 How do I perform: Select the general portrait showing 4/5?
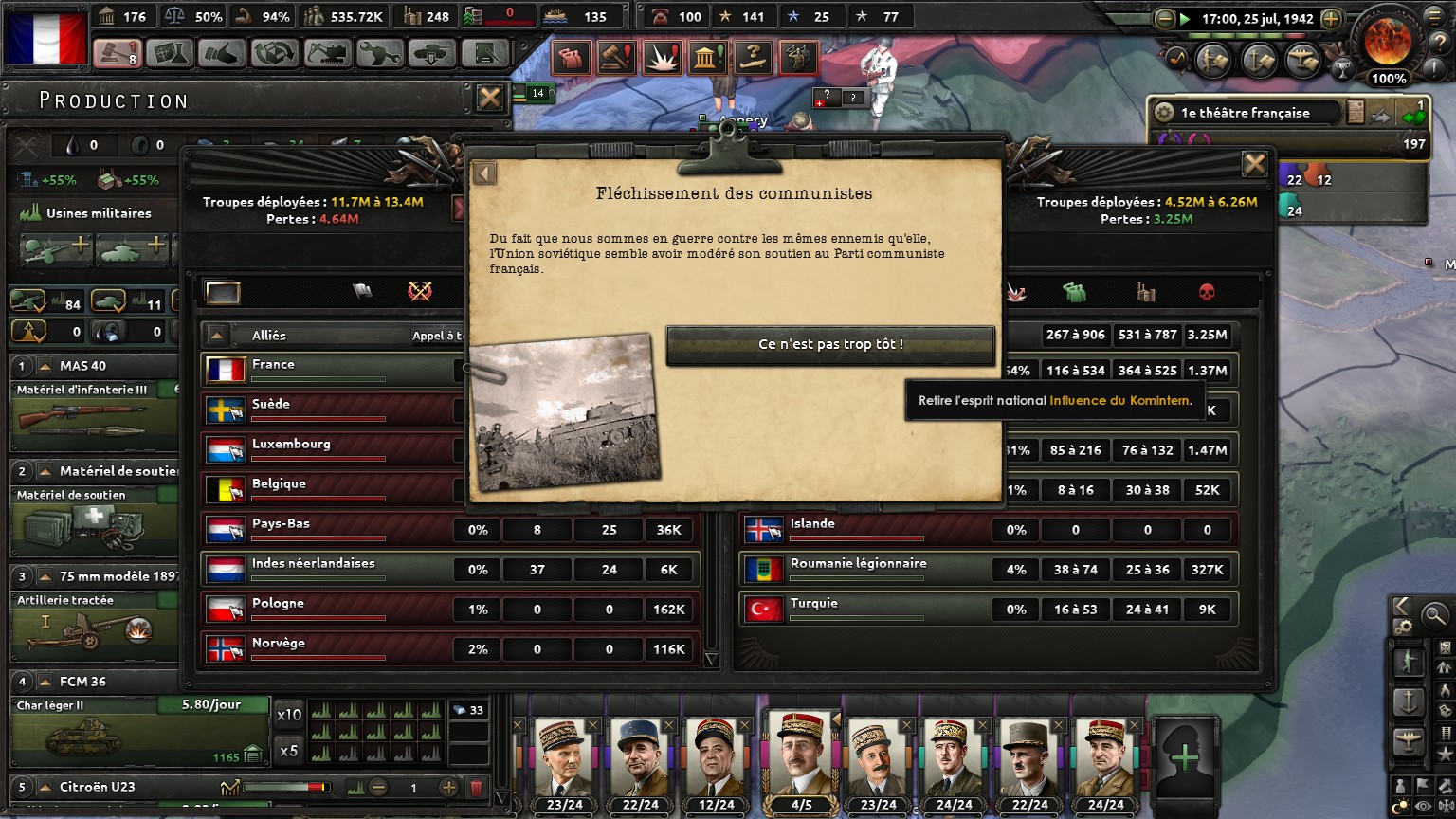coord(801,763)
